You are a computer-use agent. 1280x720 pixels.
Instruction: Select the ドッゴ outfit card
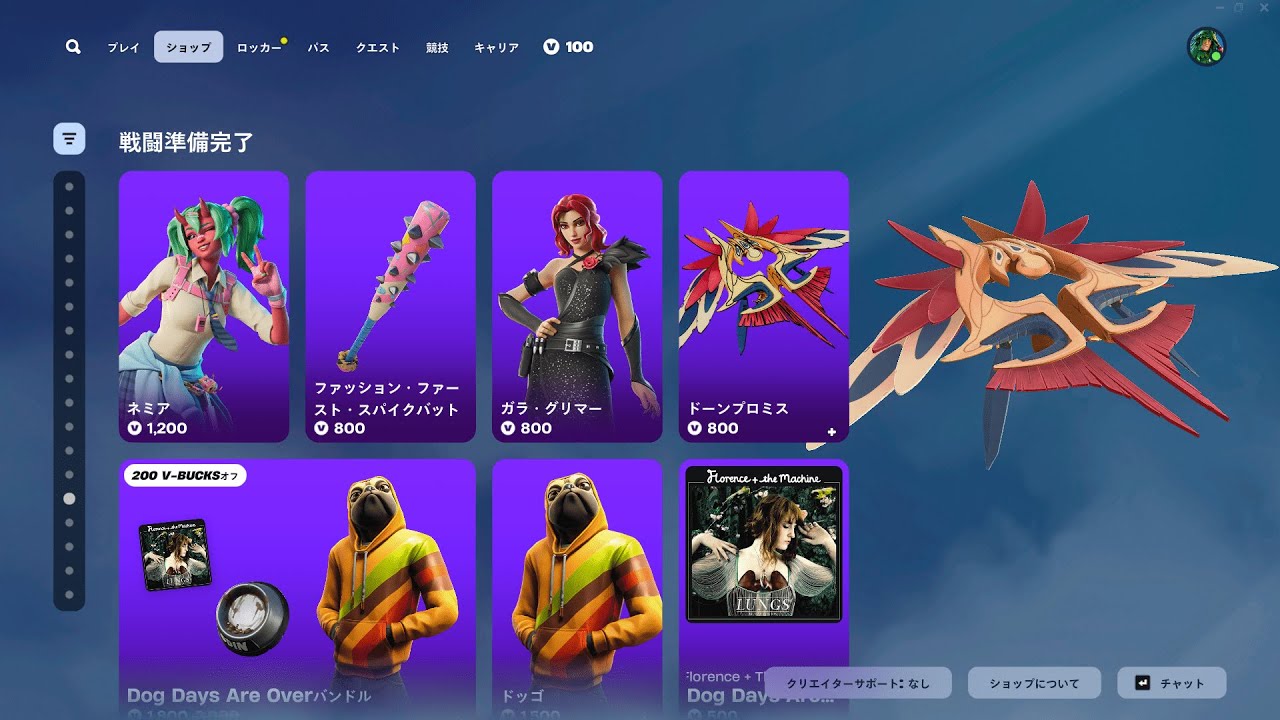(x=577, y=588)
